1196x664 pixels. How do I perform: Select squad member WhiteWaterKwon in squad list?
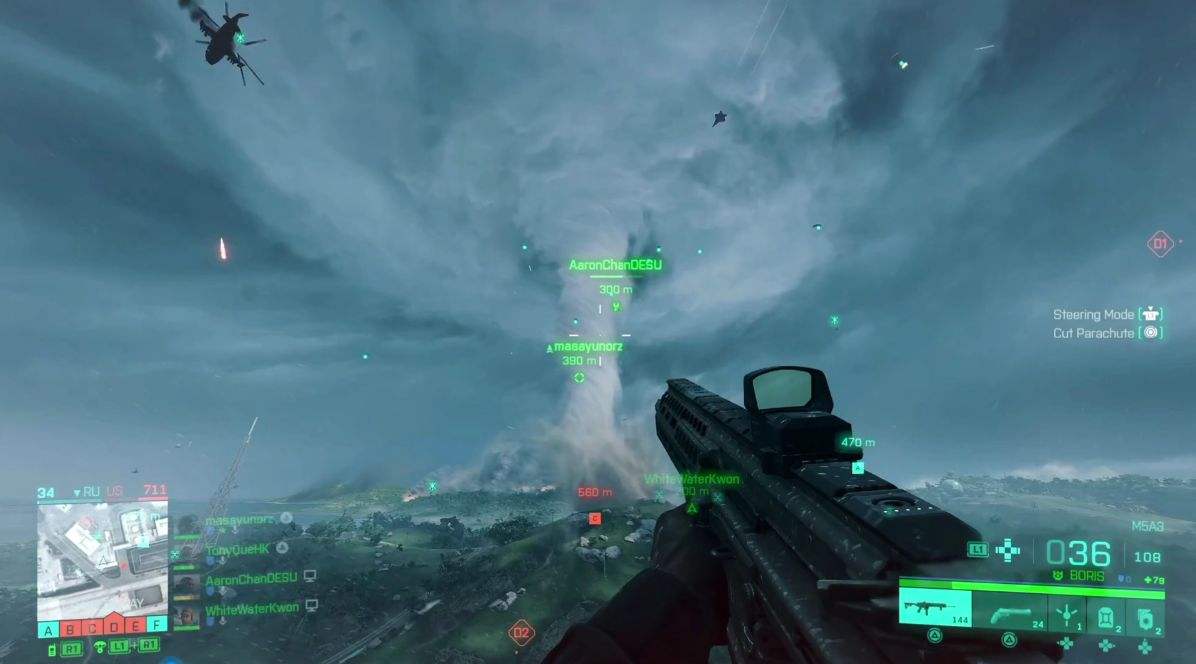tap(251, 608)
